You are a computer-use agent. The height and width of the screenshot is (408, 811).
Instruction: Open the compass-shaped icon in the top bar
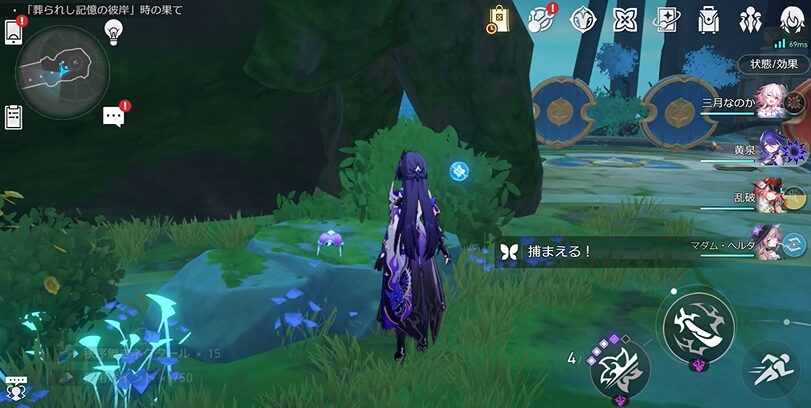click(583, 19)
